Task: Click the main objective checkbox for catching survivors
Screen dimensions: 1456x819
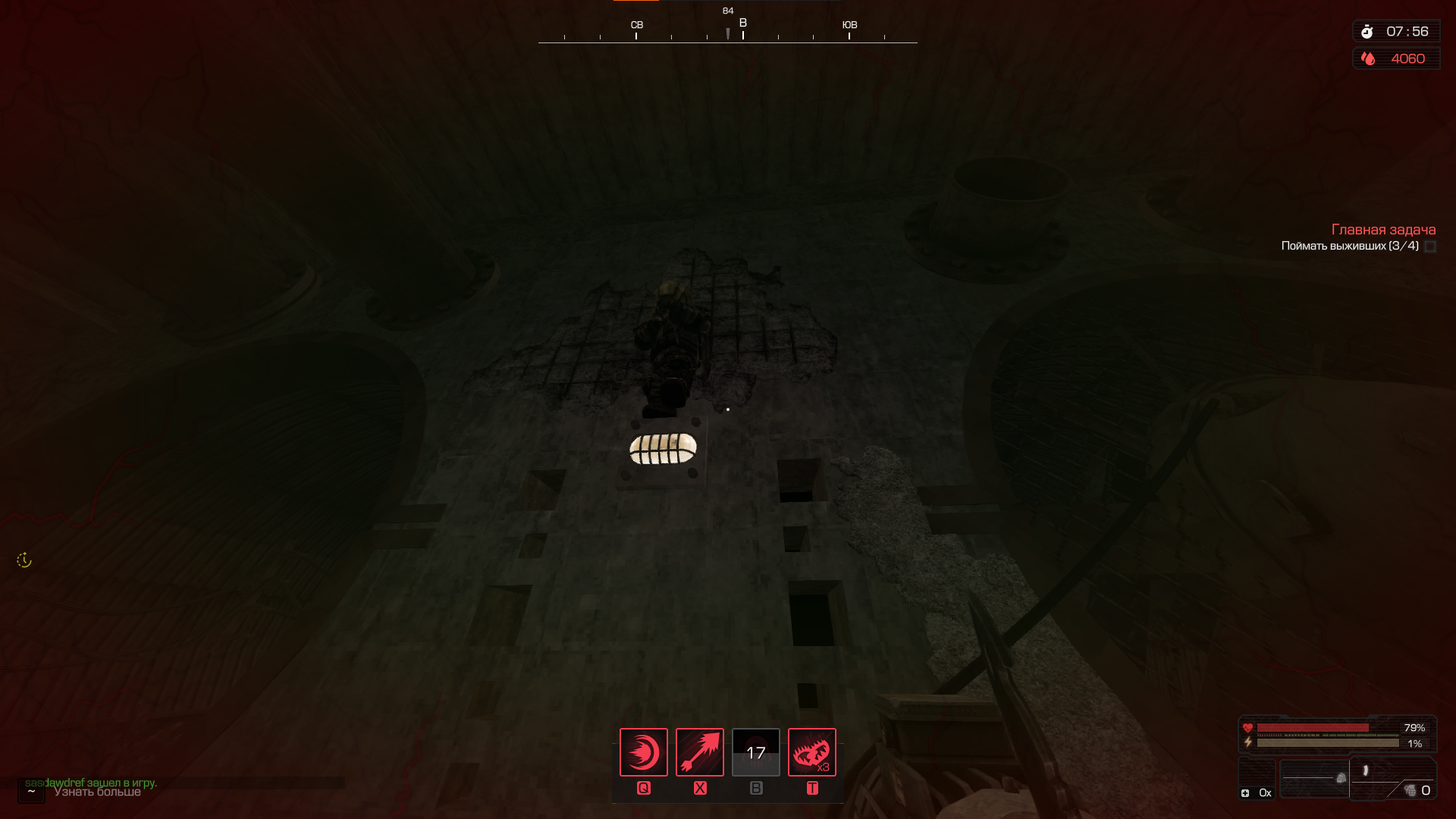Action: 1430,246
